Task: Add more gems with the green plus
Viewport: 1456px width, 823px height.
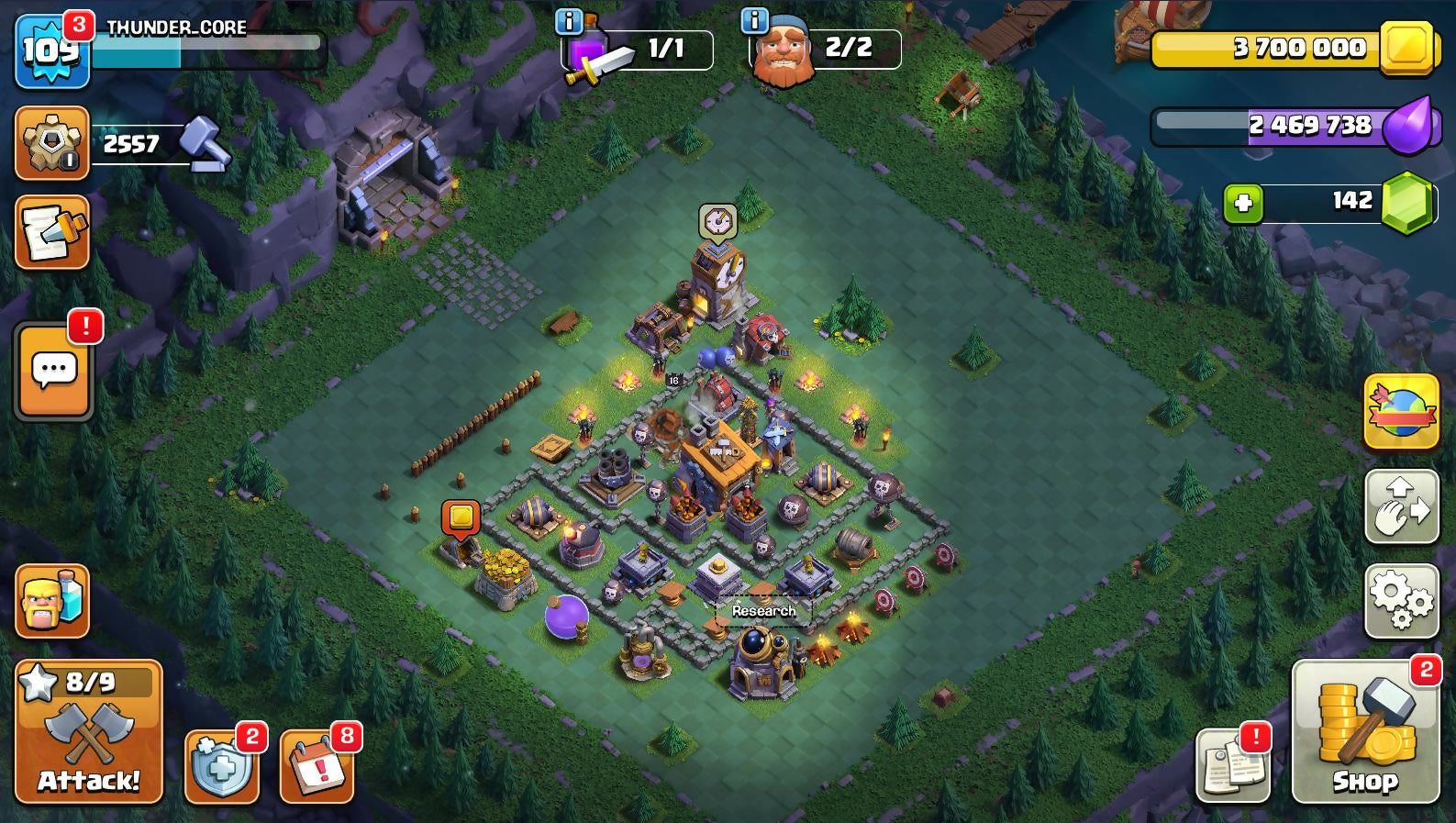Action: click(x=1243, y=203)
